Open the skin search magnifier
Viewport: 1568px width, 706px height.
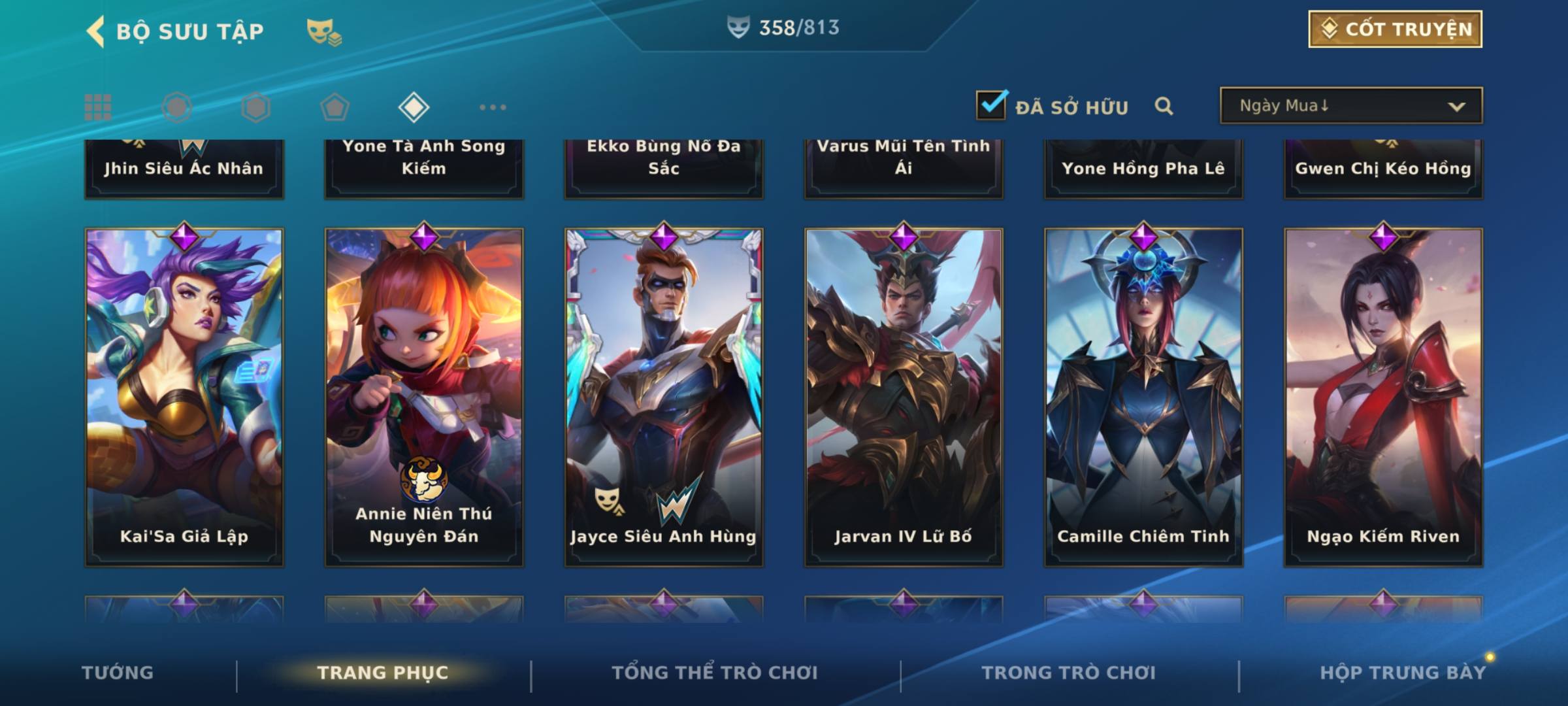(x=1164, y=106)
